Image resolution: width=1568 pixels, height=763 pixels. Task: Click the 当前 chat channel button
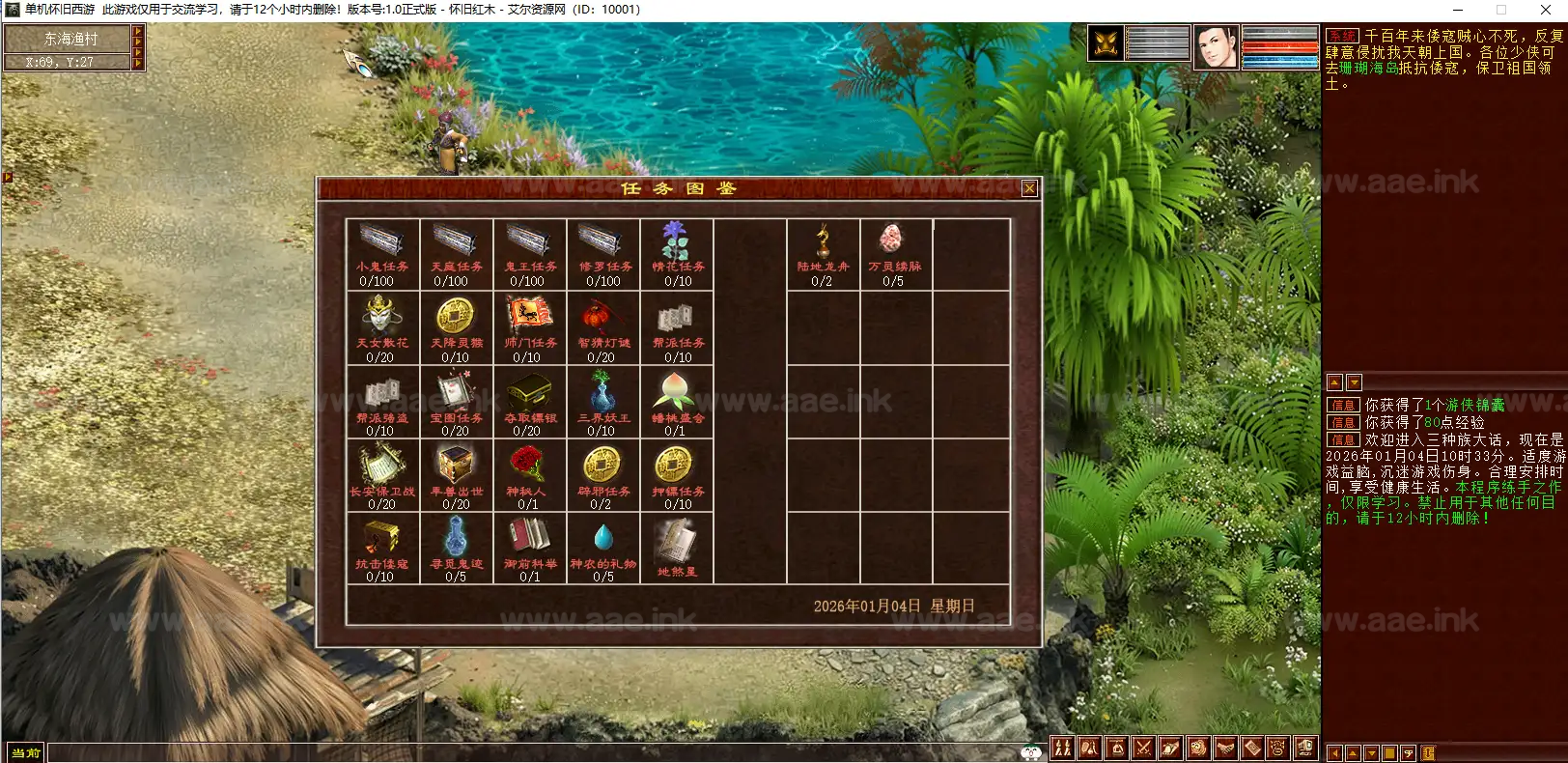point(26,752)
